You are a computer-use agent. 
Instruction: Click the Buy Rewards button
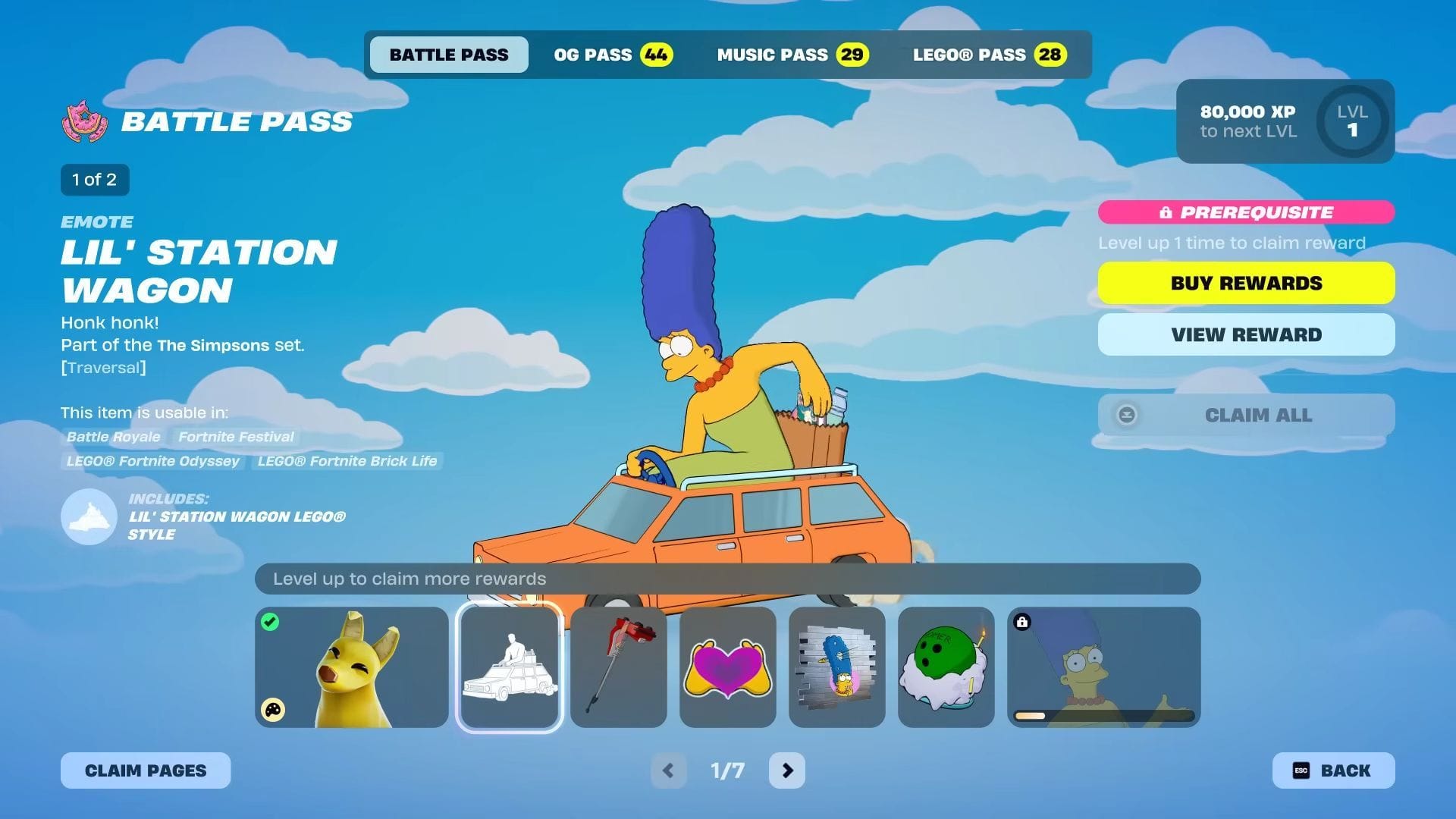pyautogui.click(x=1246, y=282)
